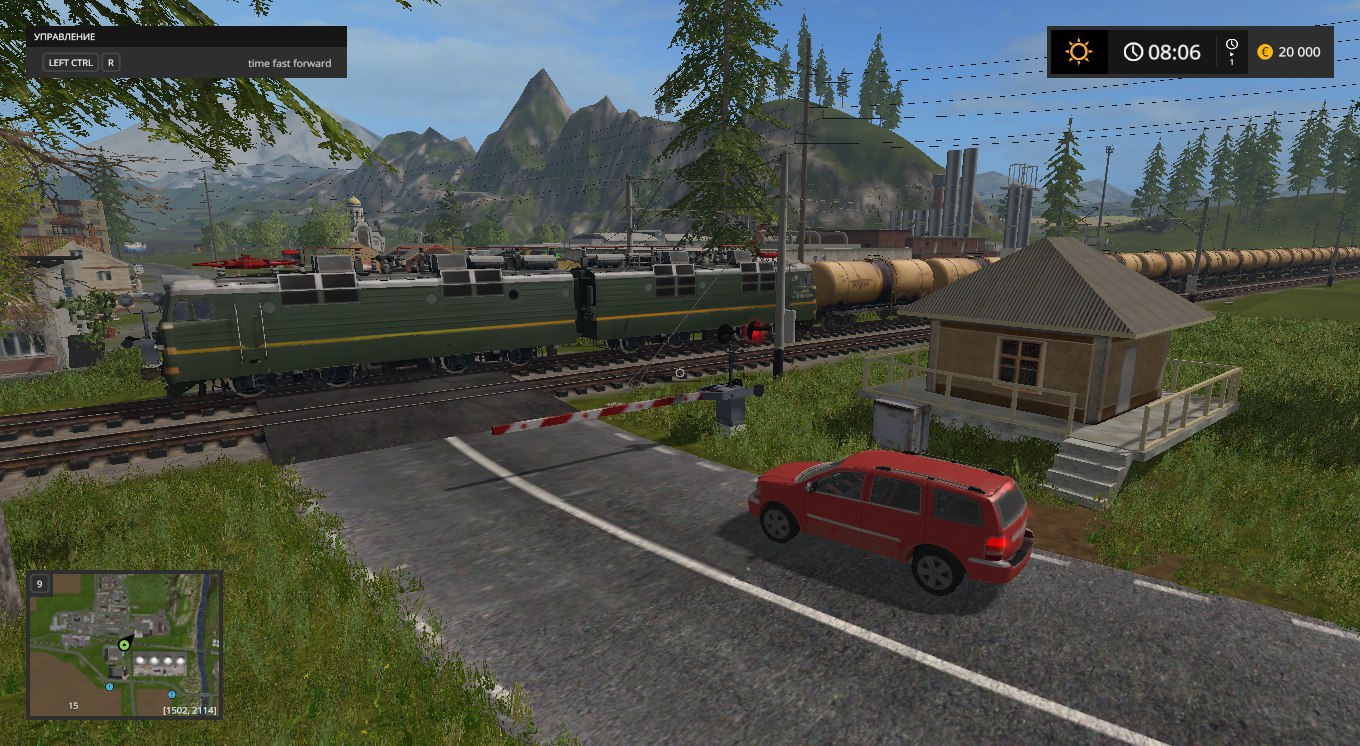Viewport: 1360px width, 746px height.
Task: Open the minimap
Action: 124,644
